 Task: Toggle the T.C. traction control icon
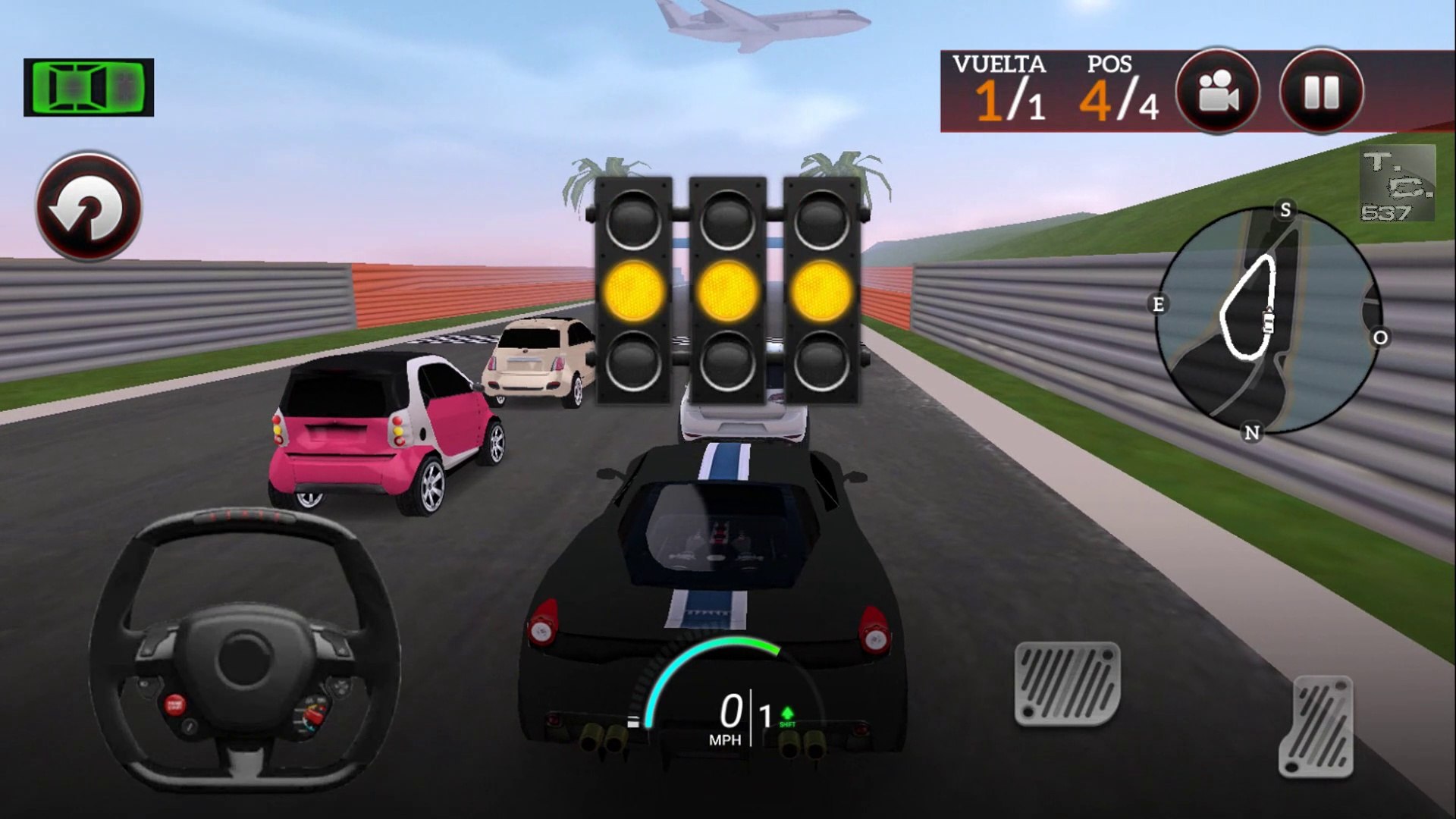pos(1397,184)
